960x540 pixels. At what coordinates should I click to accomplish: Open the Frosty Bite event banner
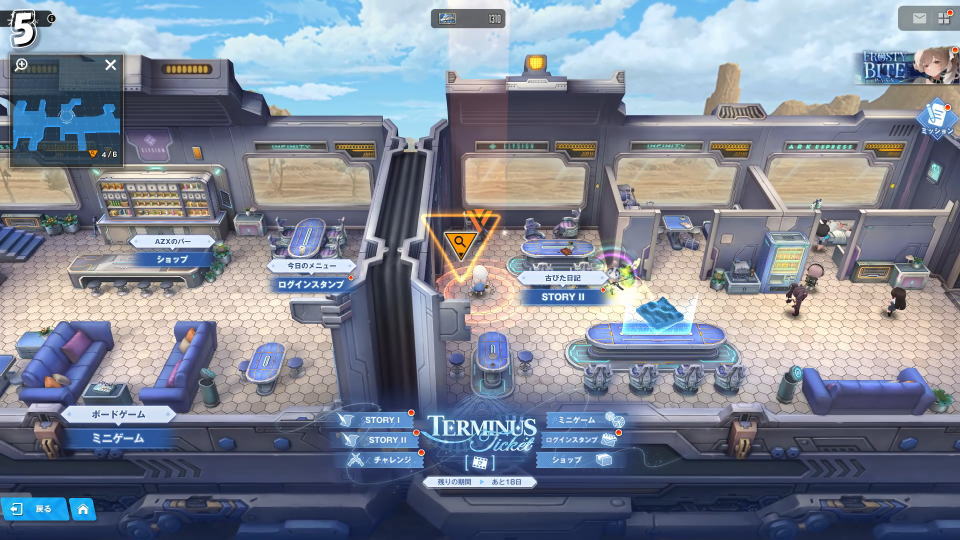906,67
